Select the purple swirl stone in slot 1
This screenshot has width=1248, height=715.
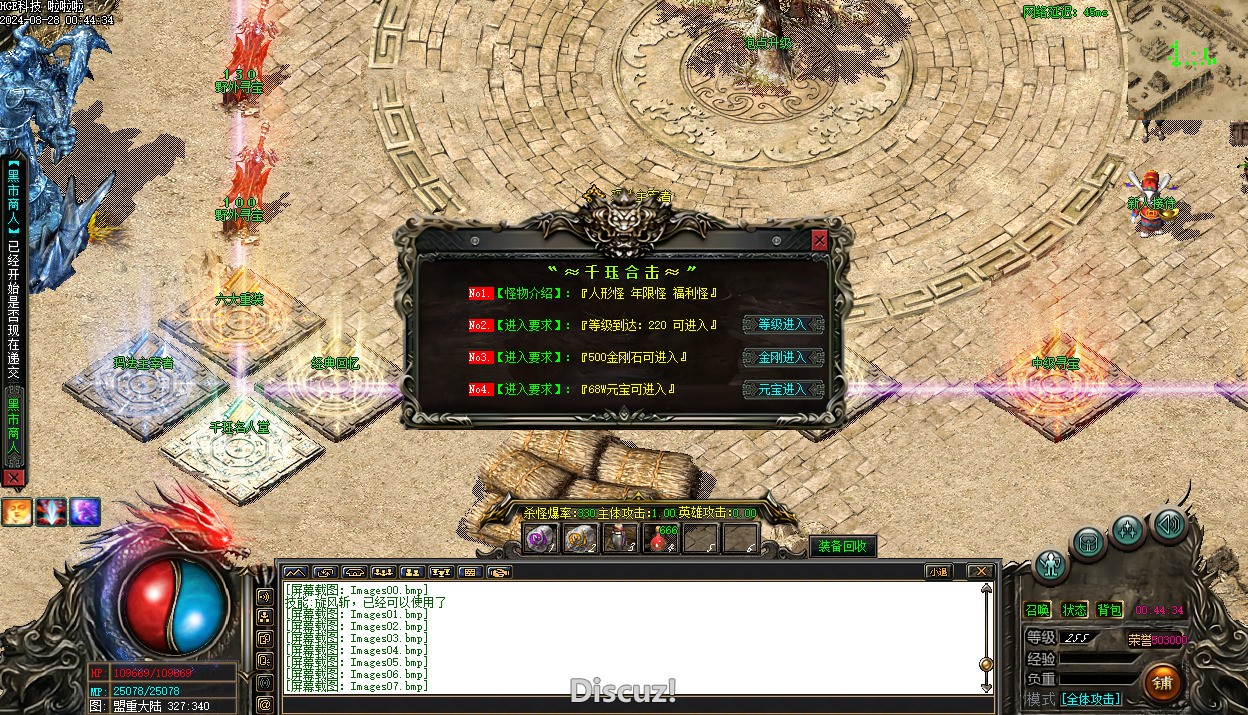541,539
